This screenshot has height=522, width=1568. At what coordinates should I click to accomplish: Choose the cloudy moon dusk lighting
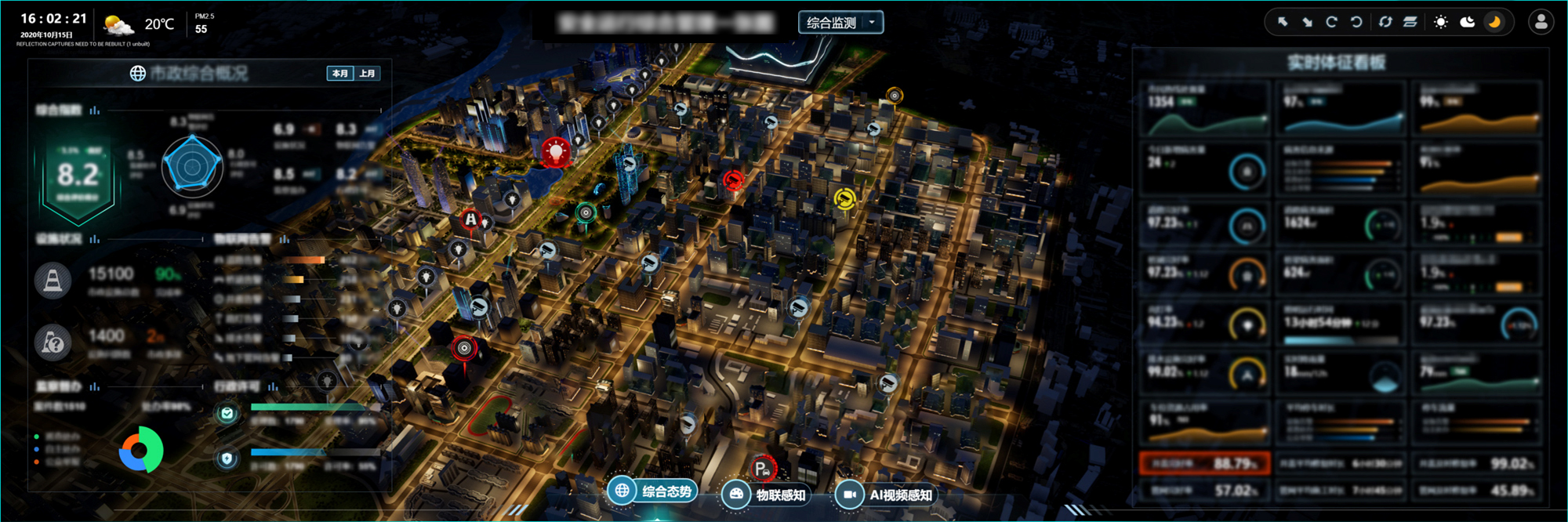click(1468, 22)
